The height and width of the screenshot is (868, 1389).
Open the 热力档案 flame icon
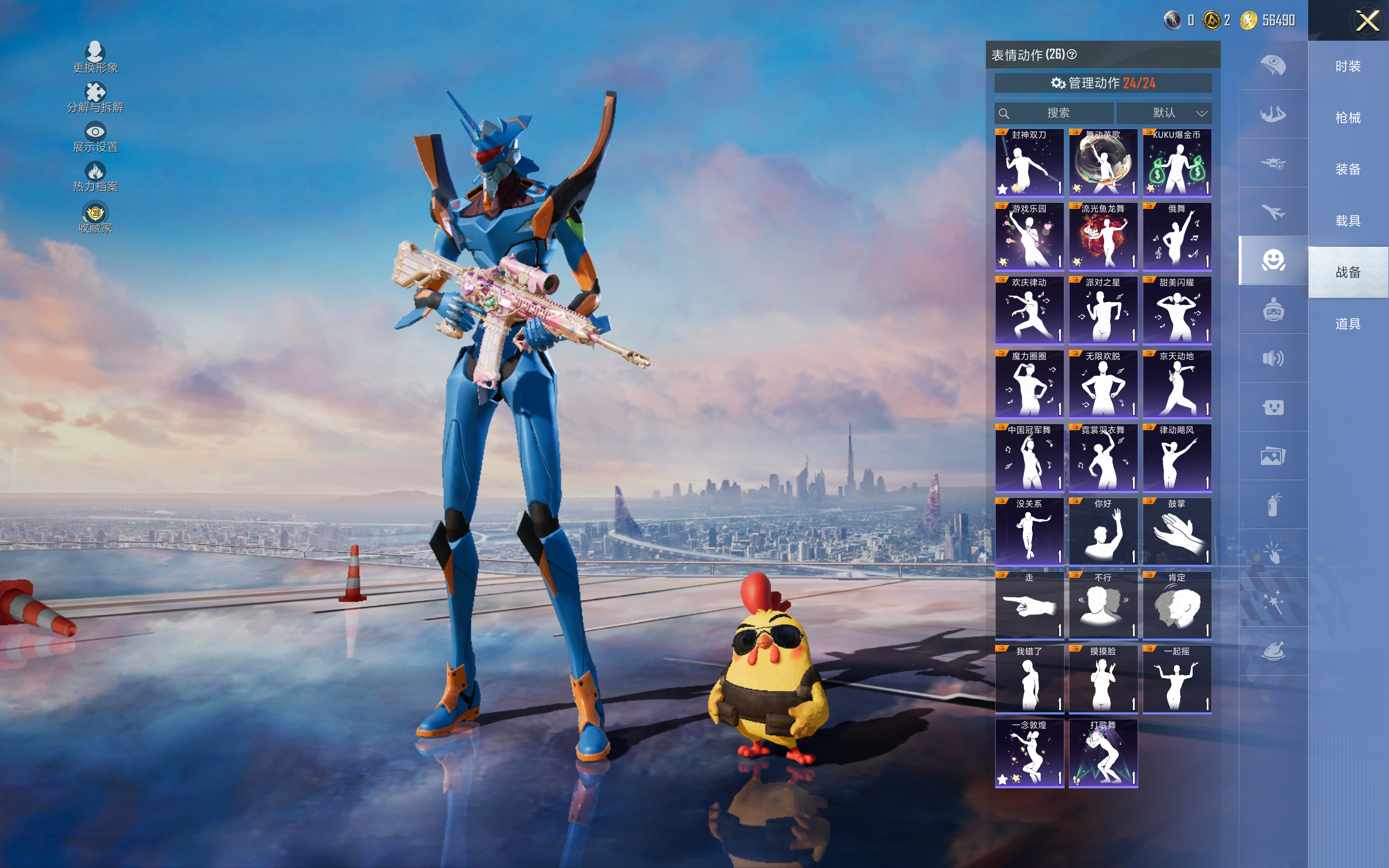[x=95, y=177]
